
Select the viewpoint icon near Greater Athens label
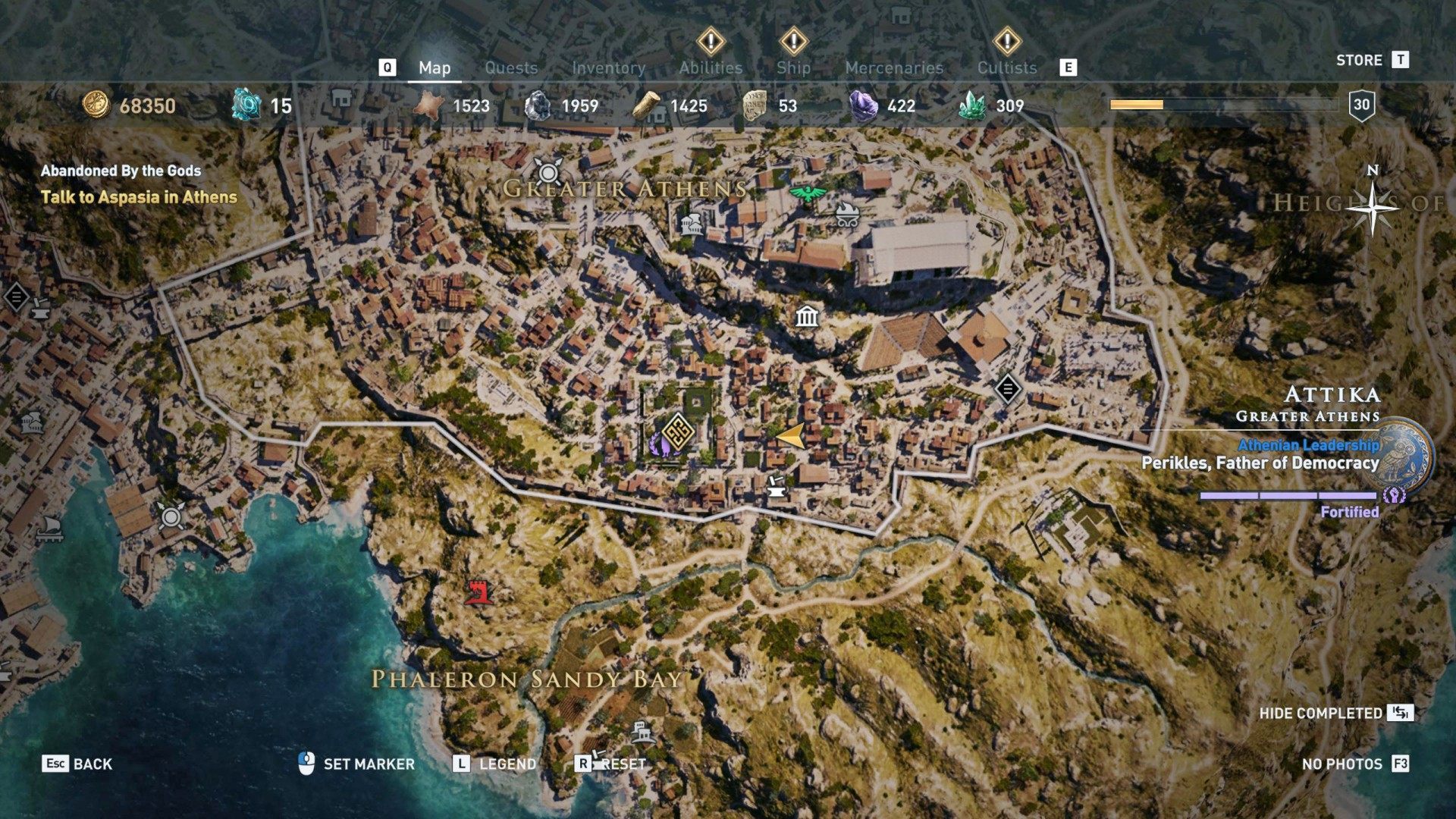click(548, 173)
